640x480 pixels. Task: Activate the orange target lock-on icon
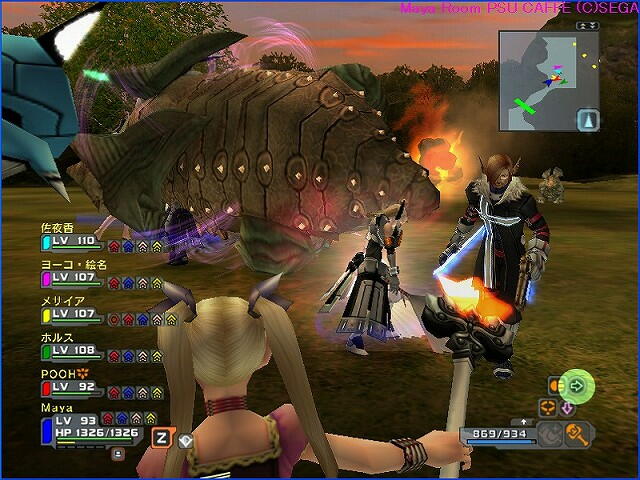pyautogui.click(x=548, y=407)
